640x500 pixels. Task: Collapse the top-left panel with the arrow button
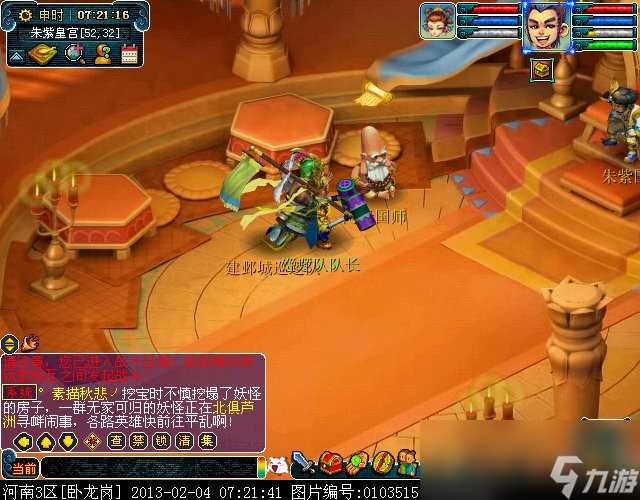(17, 55)
